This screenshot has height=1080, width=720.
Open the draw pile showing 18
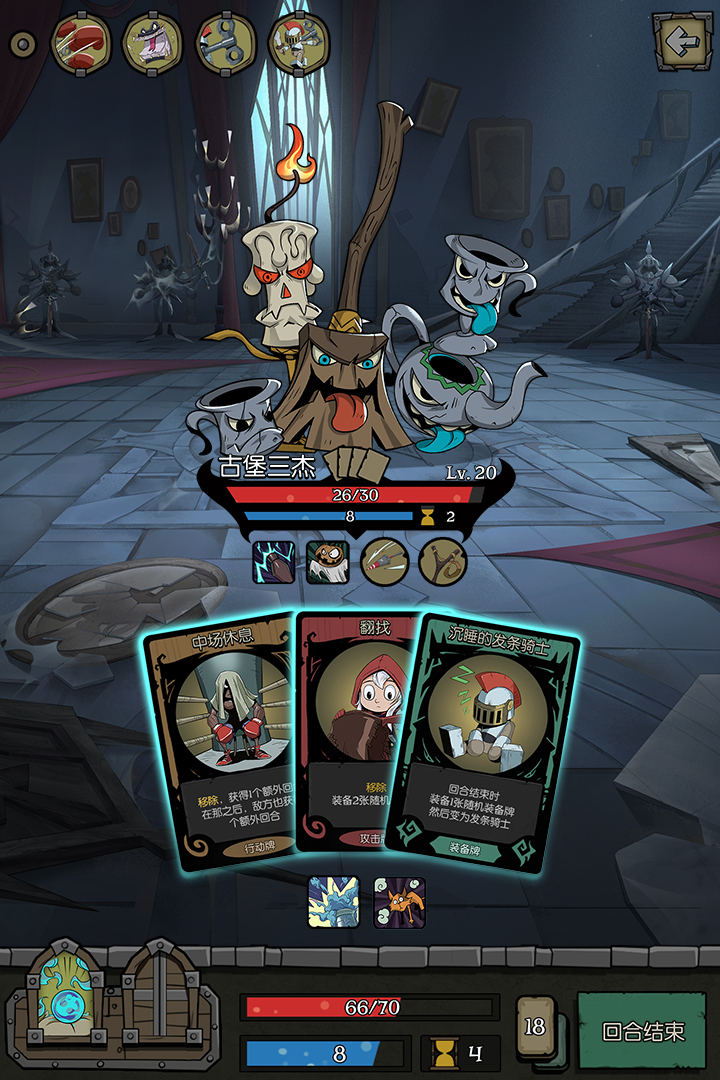pyautogui.click(x=537, y=1027)
